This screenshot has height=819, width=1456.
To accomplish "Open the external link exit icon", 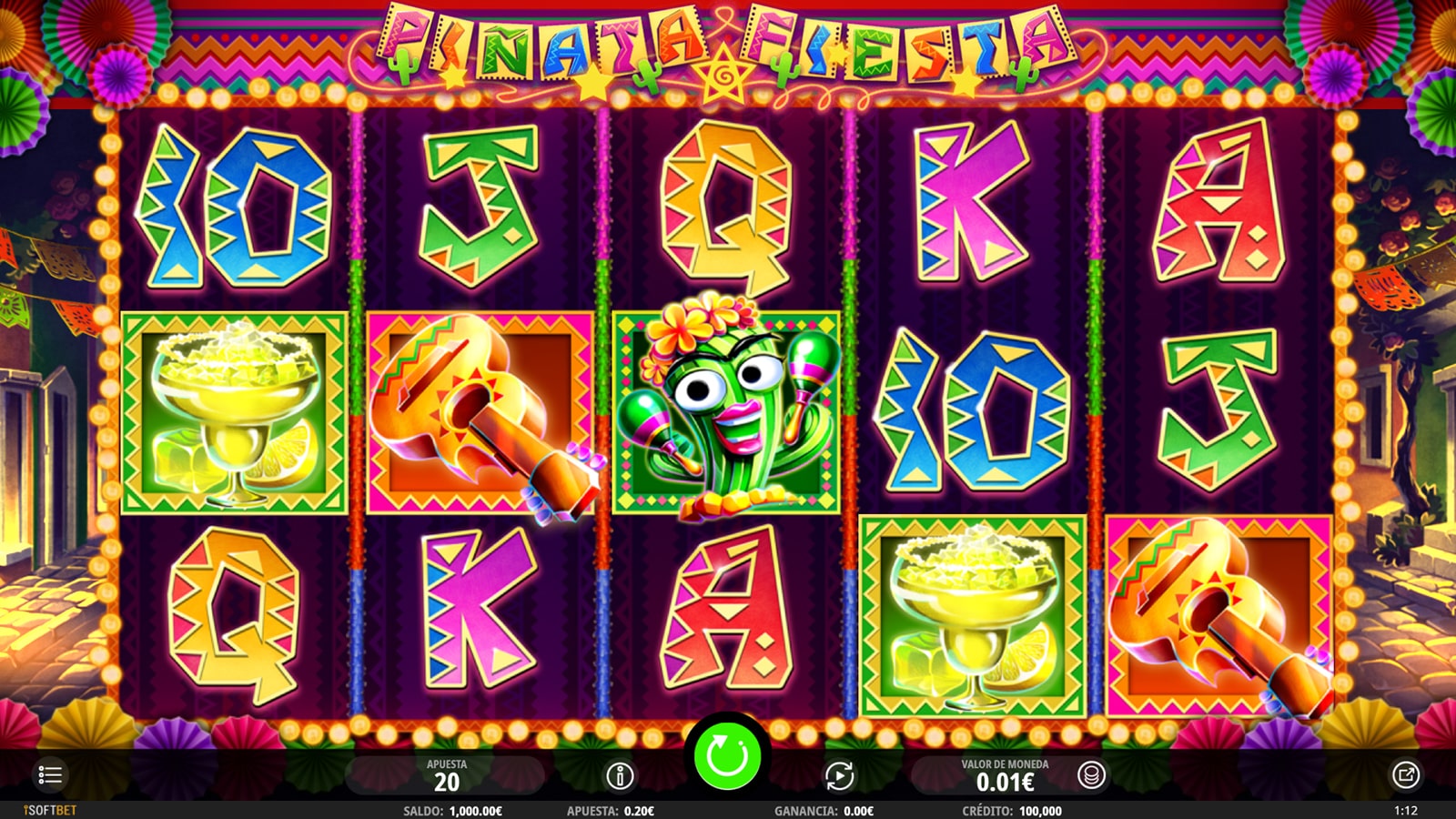I will pyautogui.click(x=1405, y=775).
